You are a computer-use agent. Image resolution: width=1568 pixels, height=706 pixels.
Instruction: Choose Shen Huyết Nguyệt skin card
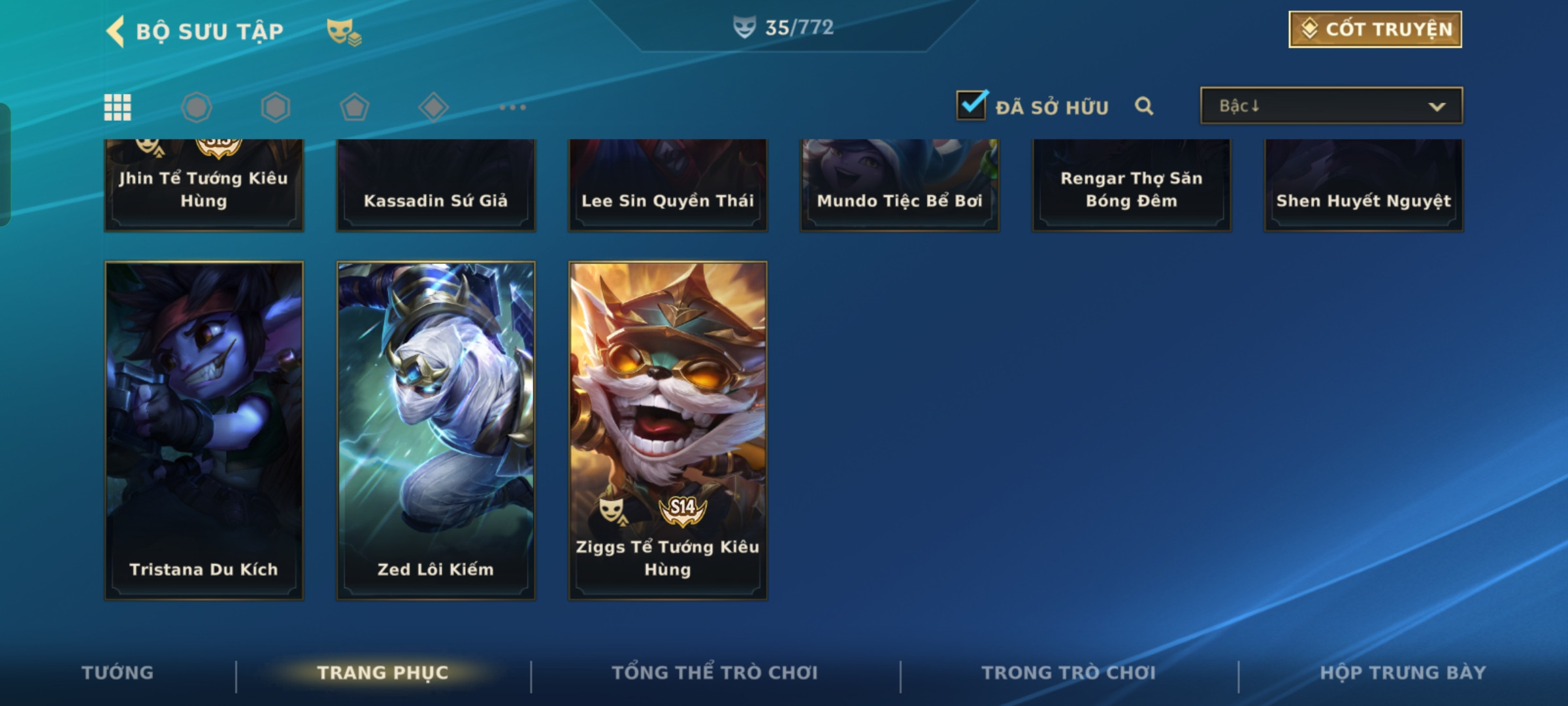click(1364, 186)
